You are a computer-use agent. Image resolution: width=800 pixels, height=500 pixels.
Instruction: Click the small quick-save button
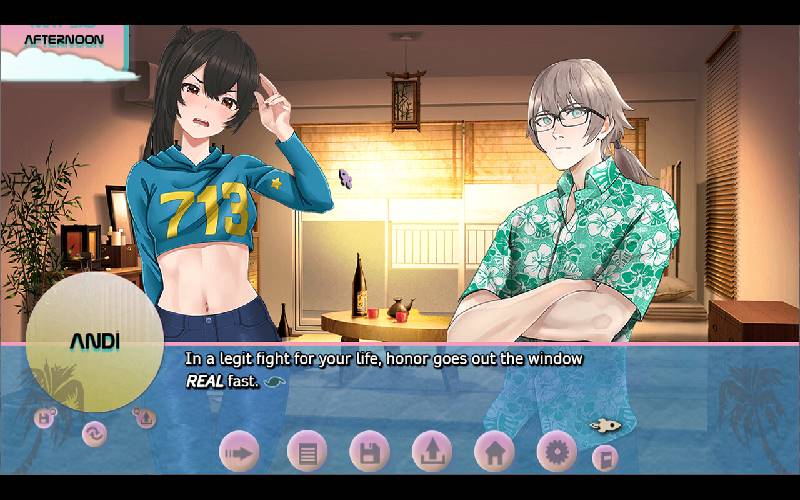(x=45, y=418)
